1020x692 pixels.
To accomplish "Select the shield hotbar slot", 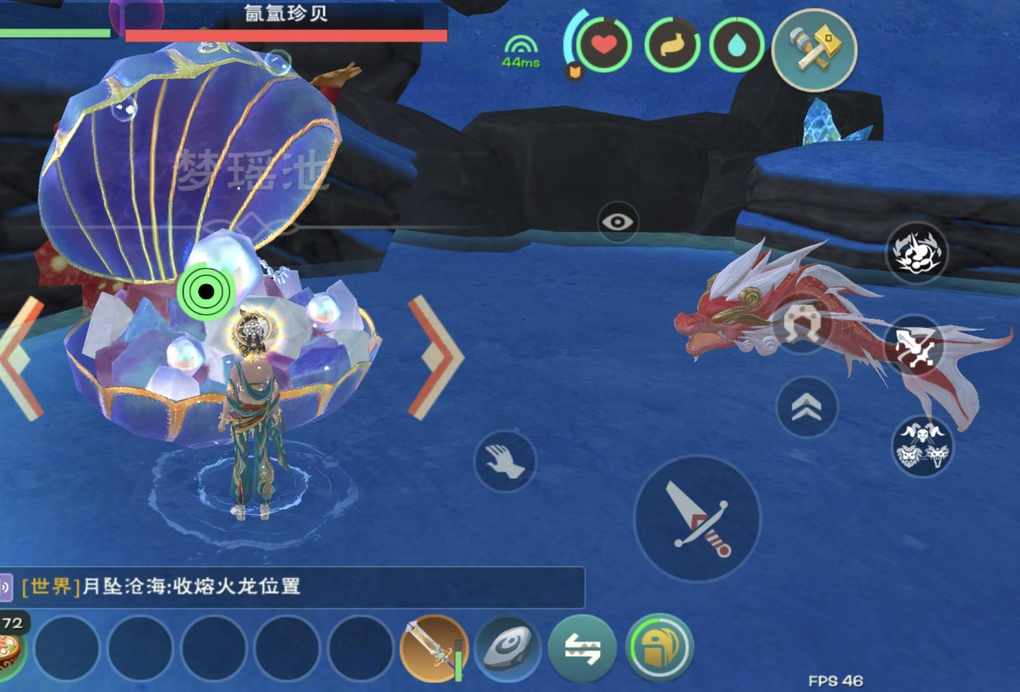I will point(508,648).
